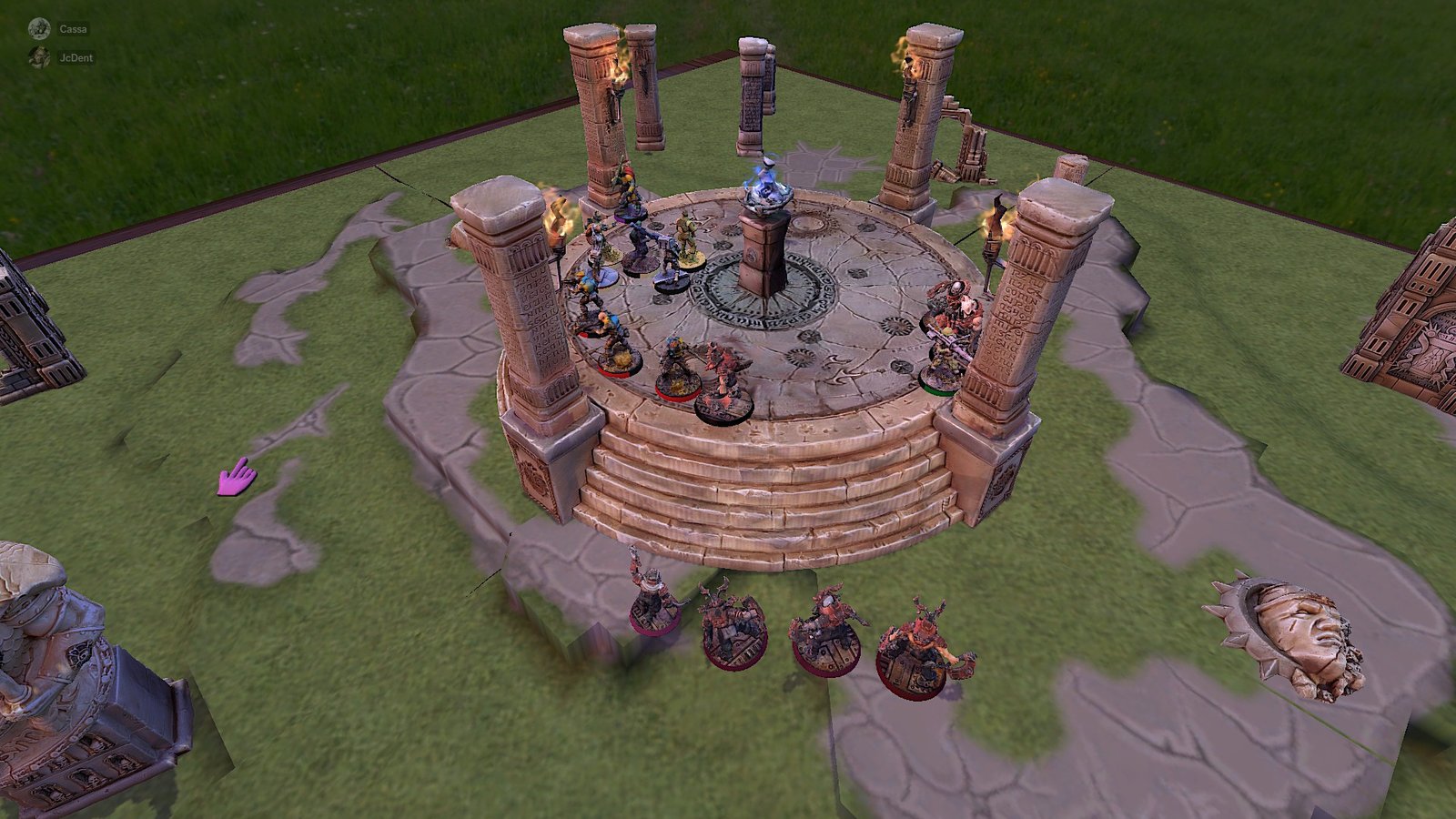
Task: Click JcDent's name in the player list
Action: tap(76, 57)
